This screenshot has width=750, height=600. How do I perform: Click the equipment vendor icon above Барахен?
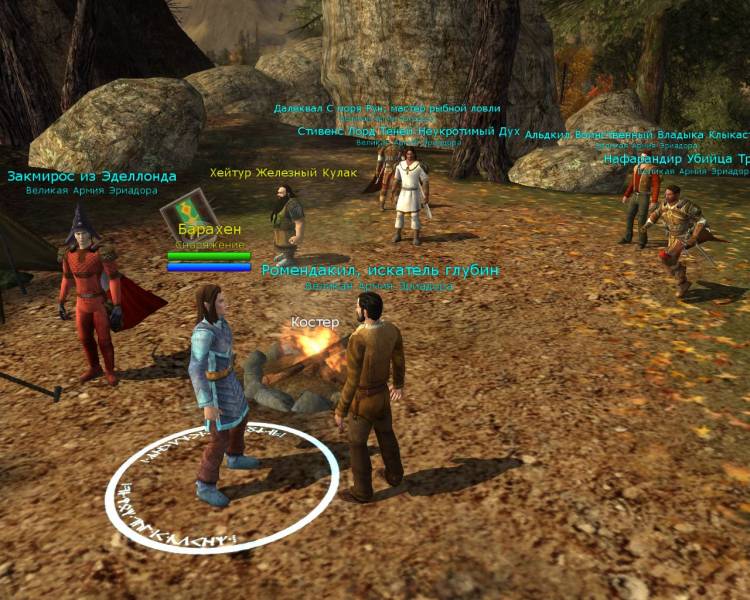click(x=184, y=211)
